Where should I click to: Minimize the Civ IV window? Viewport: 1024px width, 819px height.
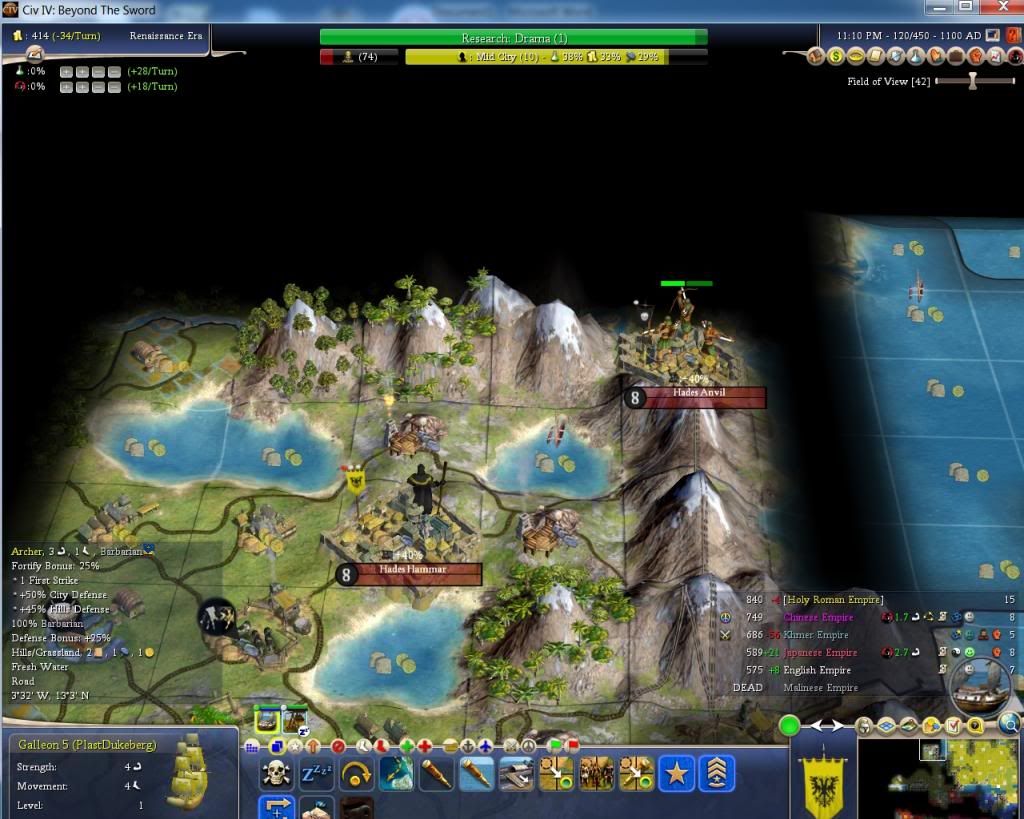pyautogui.click(x=937, y=8)
